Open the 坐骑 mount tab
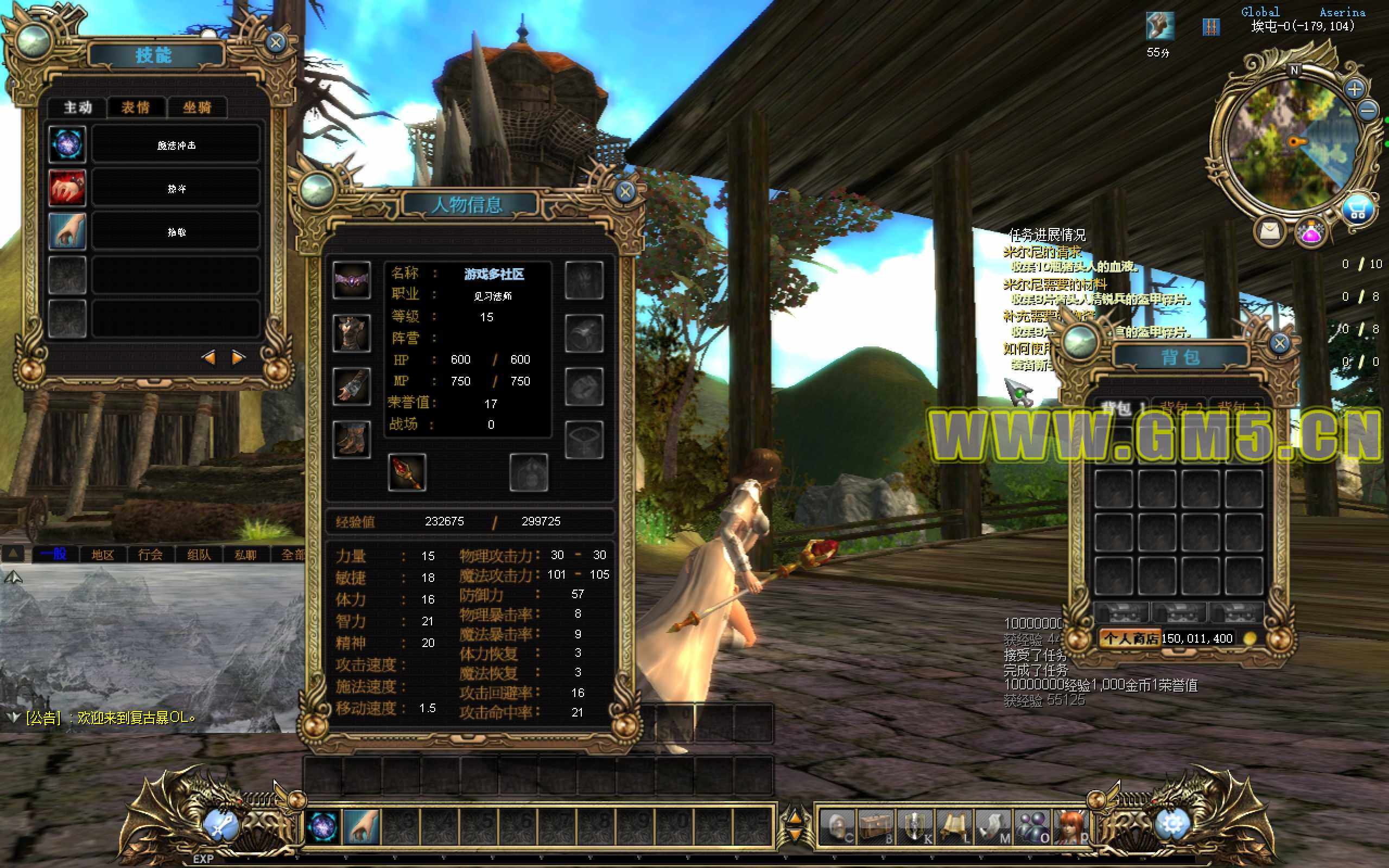The height and width of the screenshot is (868, 1389). click(x=197, y=107)
